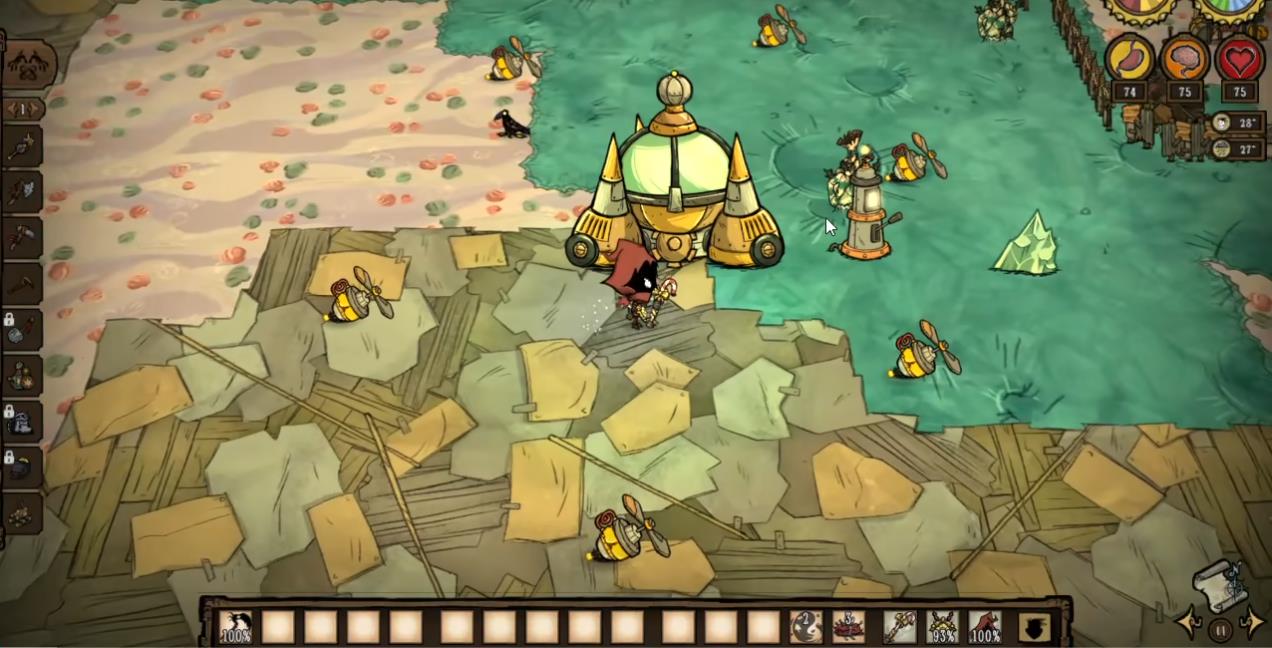Select the walking cane in the hand slot
1272x648 pixels.
[899, 627]
